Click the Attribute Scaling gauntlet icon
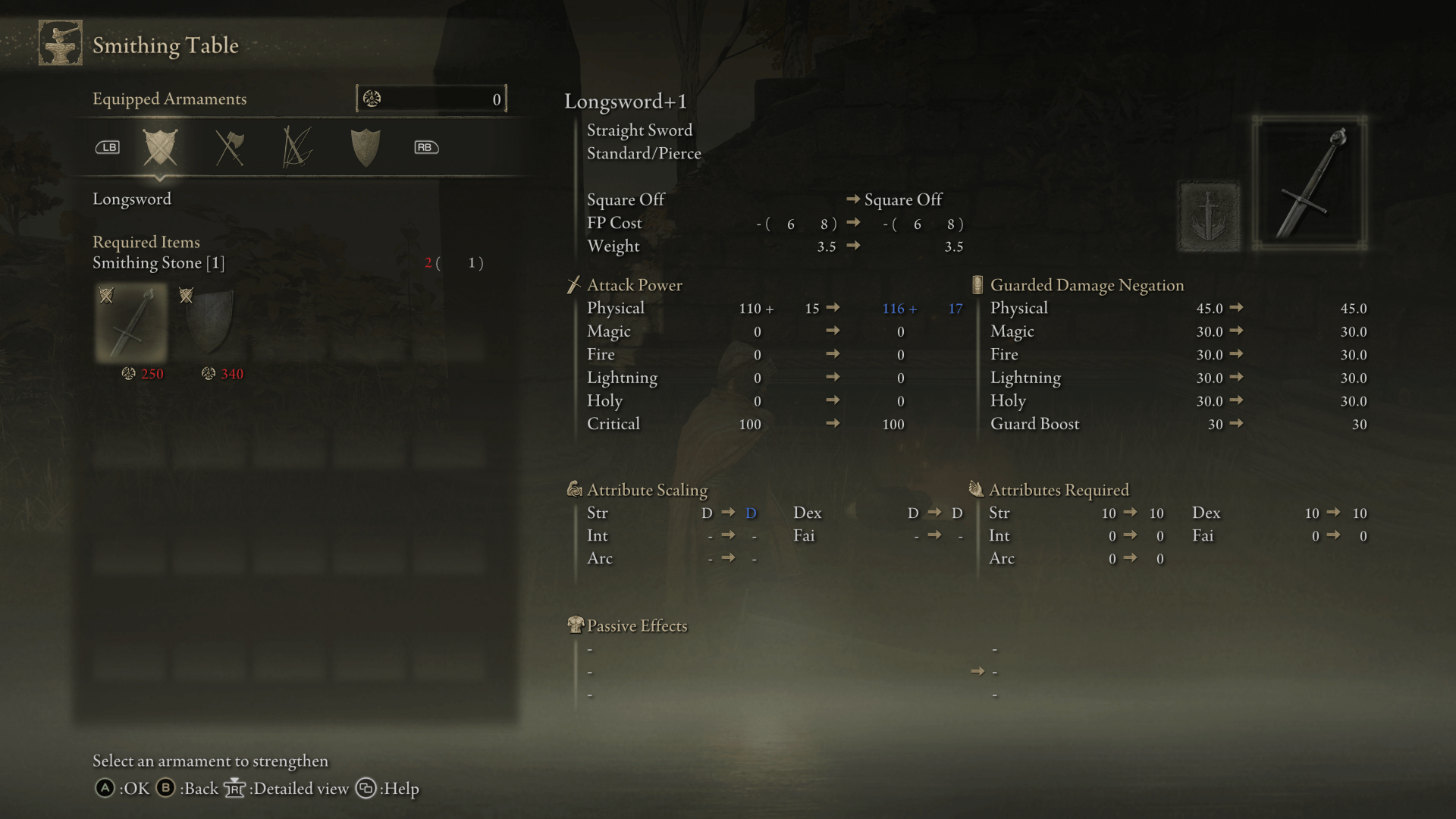The width and height of the screenshot is (1456, 819). point(574,489)
